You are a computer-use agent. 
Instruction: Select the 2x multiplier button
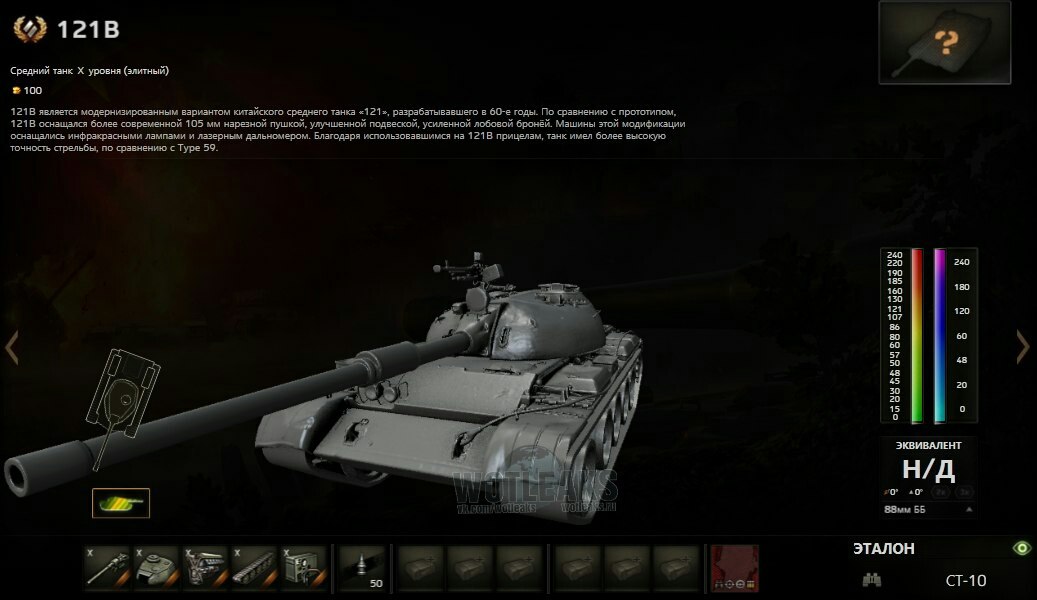tap(941, 492)
